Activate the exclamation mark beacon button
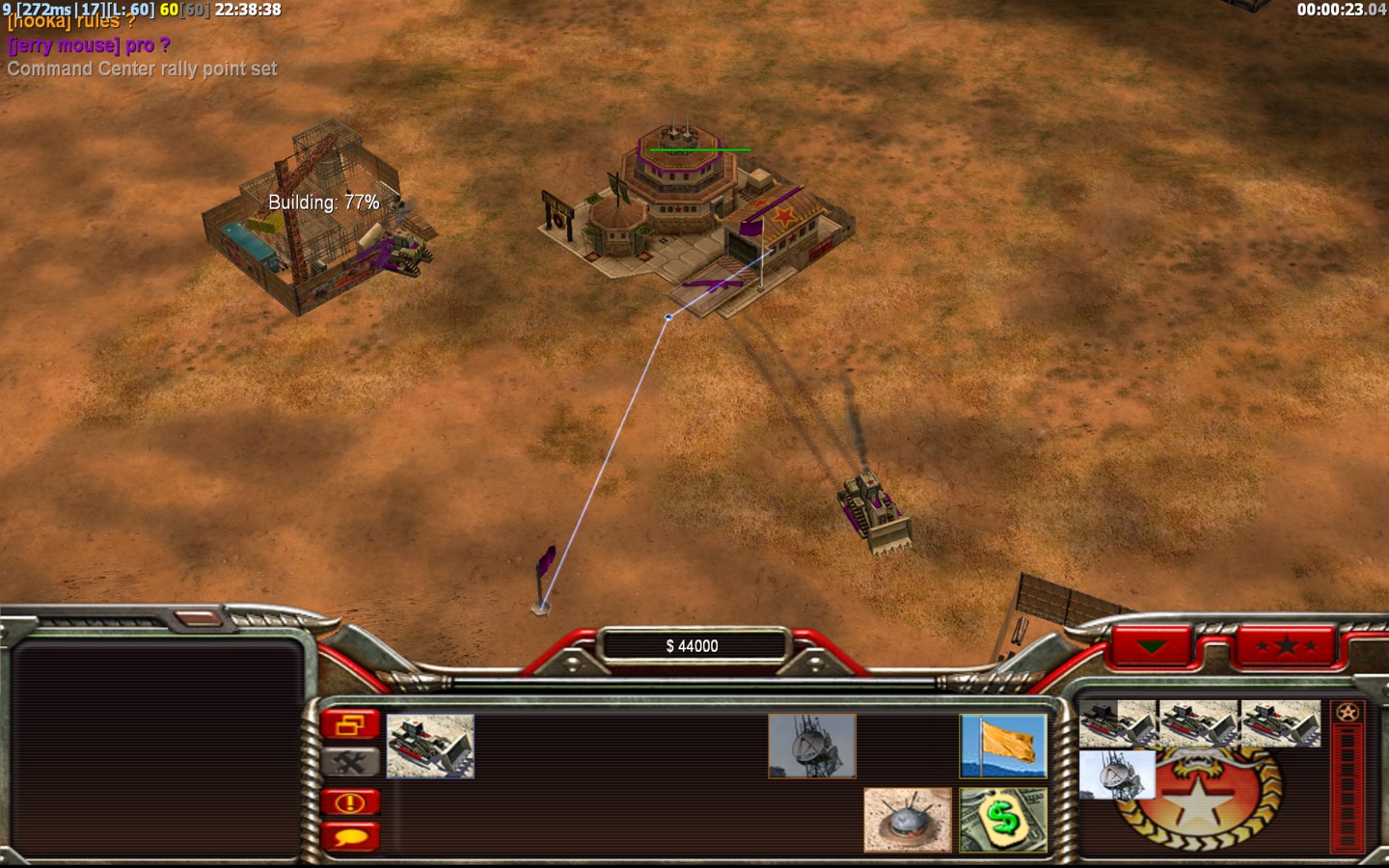1389x868 pixels. coord(350,801)
